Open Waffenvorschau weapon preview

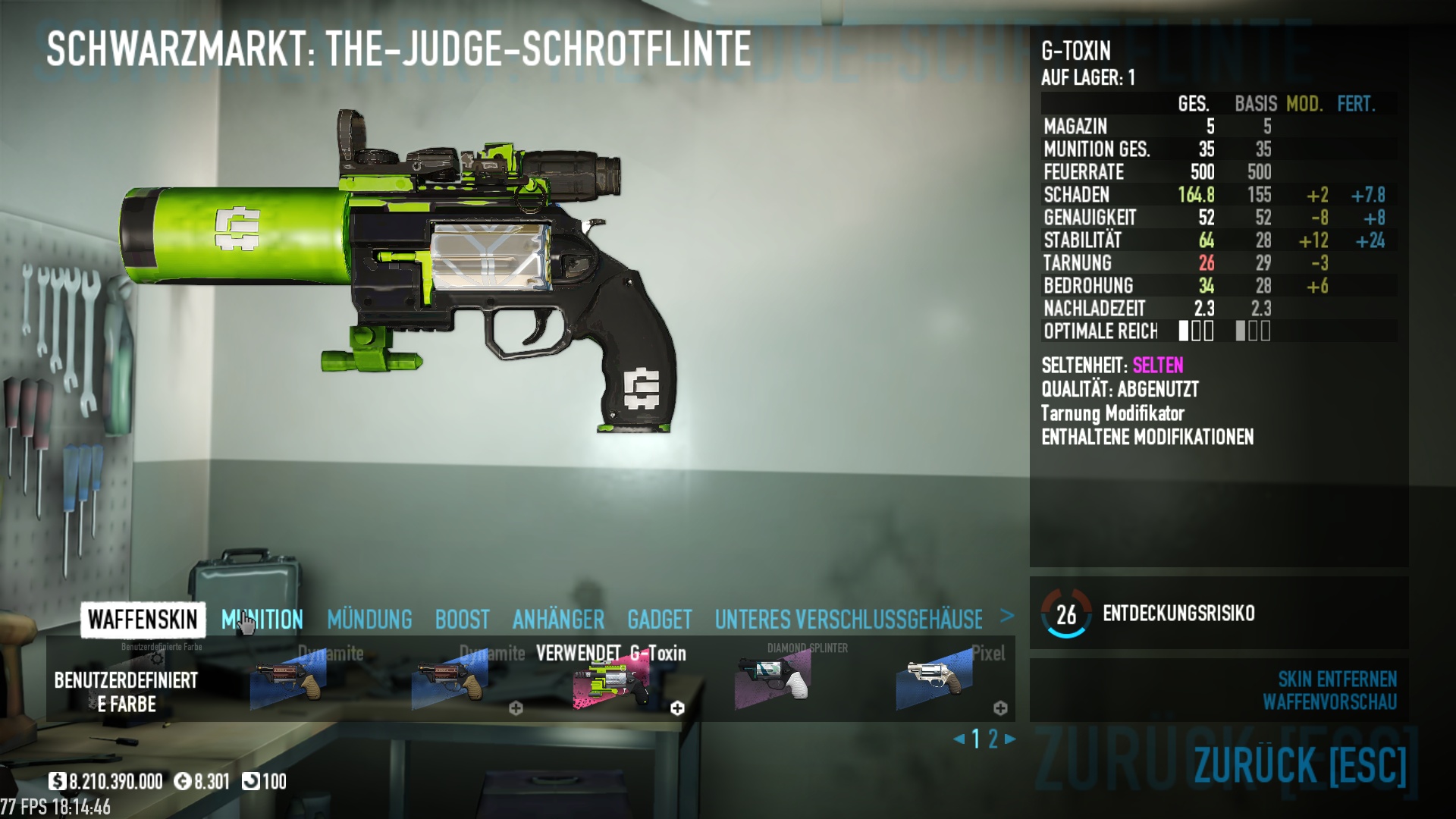pos(1329,702)
